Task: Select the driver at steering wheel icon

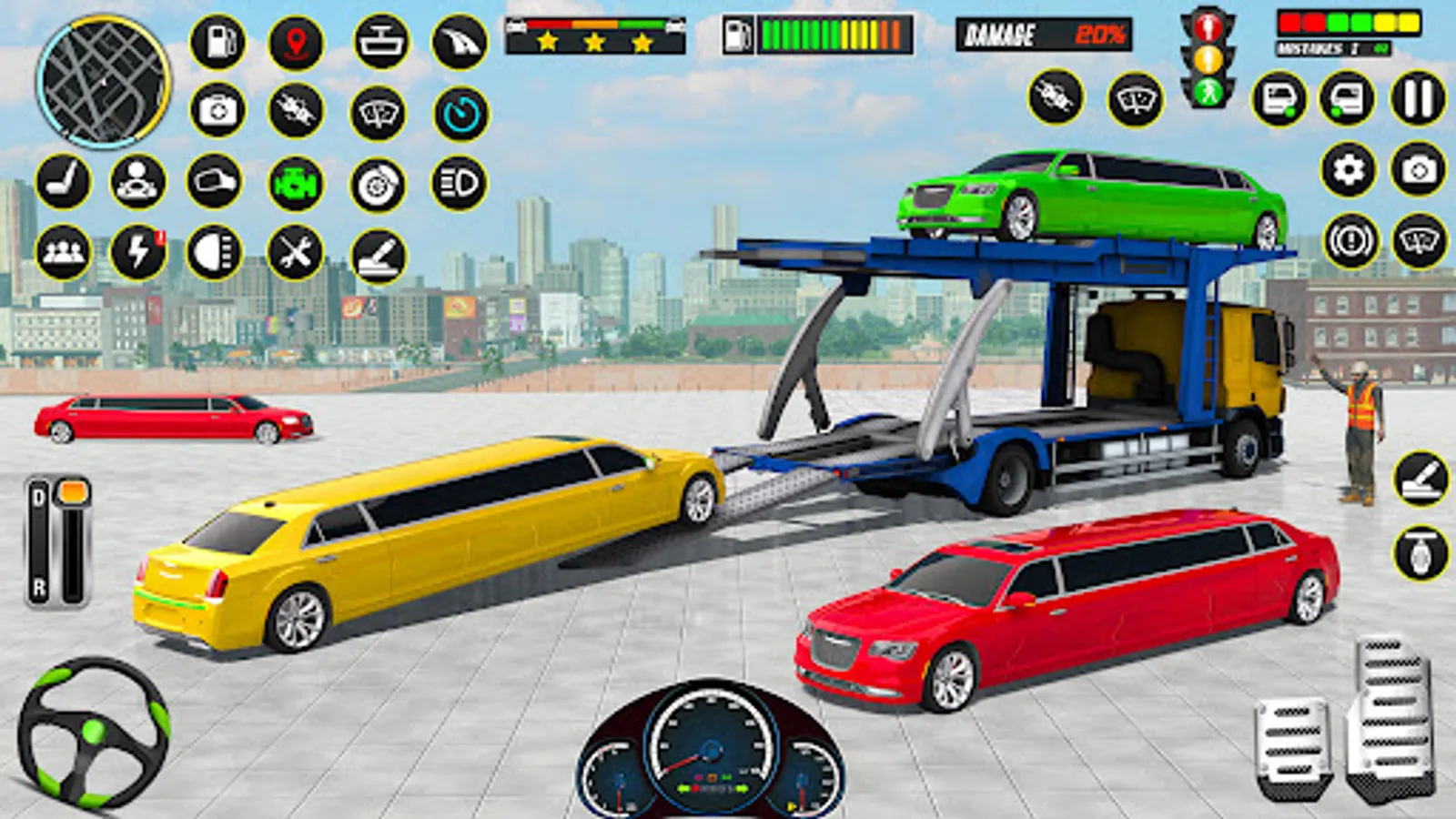Action: (x=138, y=181)
